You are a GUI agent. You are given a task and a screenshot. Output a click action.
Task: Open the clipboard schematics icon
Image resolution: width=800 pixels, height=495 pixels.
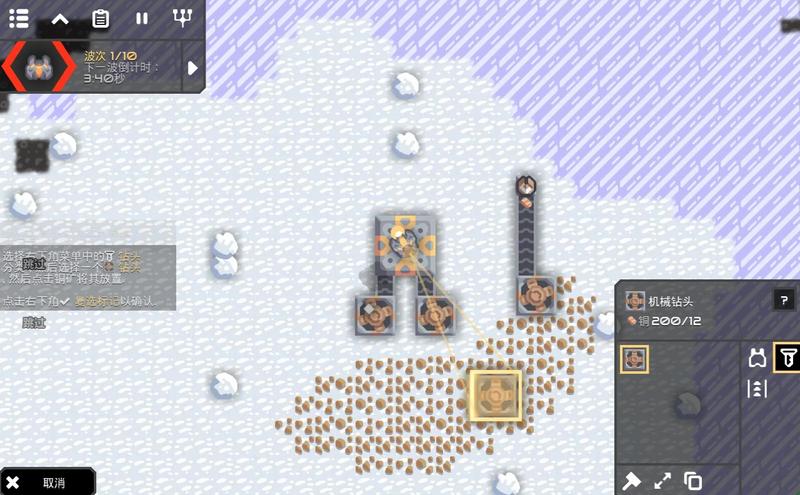(101, 18)
